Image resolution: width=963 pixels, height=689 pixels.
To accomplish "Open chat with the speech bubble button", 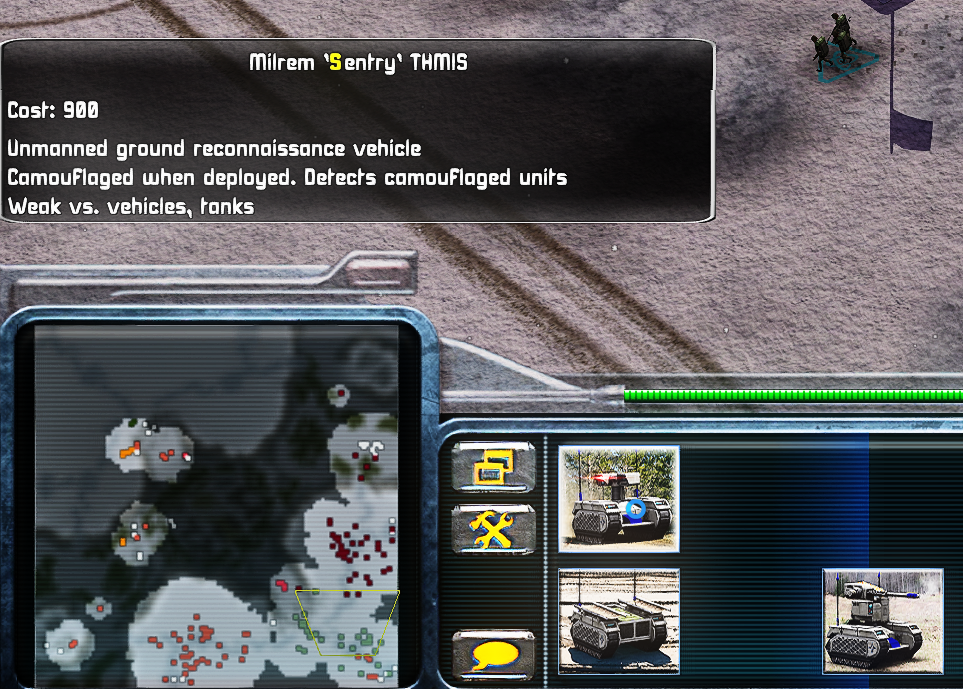I will pos(493,655).
